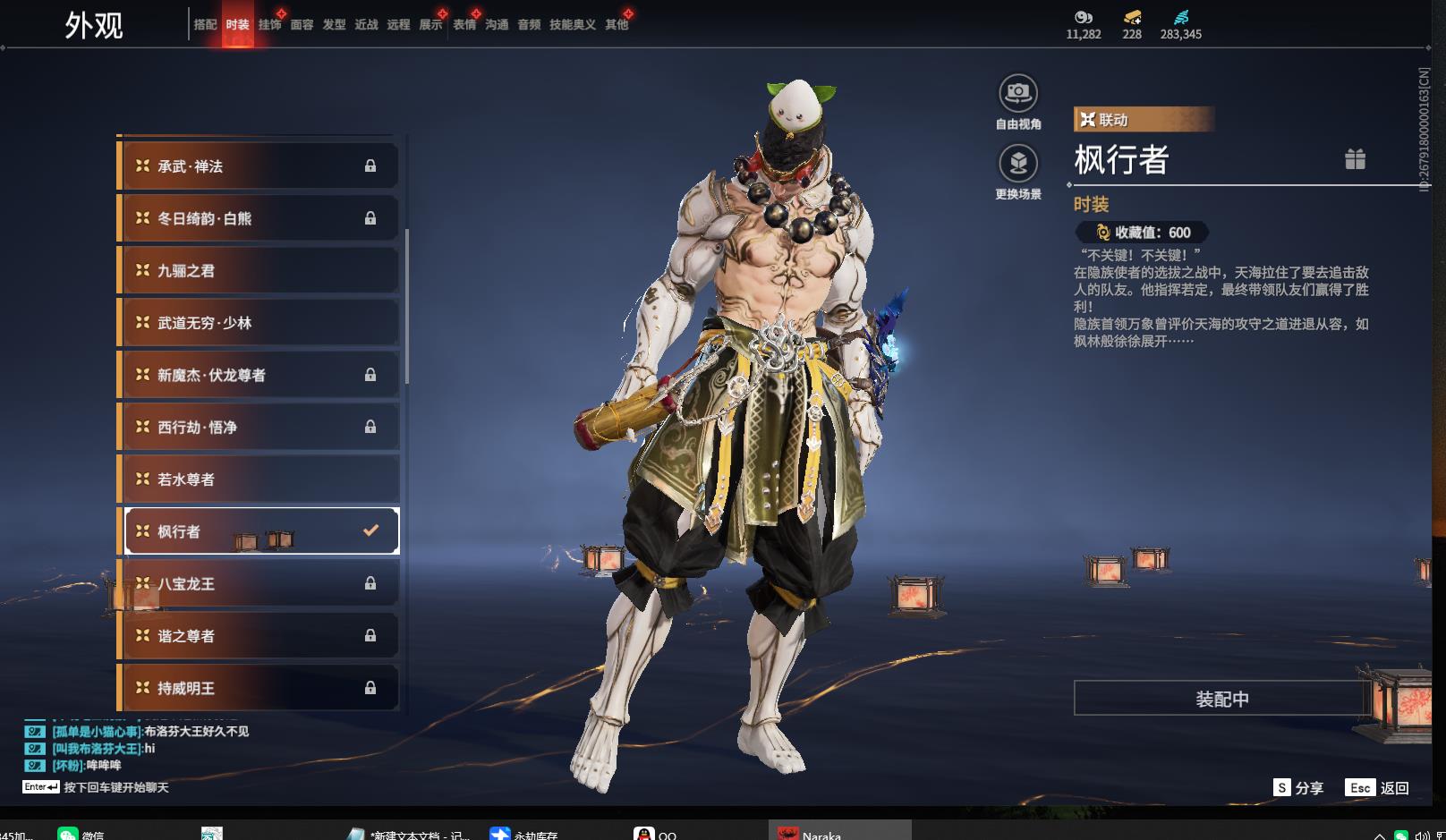Select the 其他 tab
This screenshot has width=1446, height=840.
(x=617, y=25)
